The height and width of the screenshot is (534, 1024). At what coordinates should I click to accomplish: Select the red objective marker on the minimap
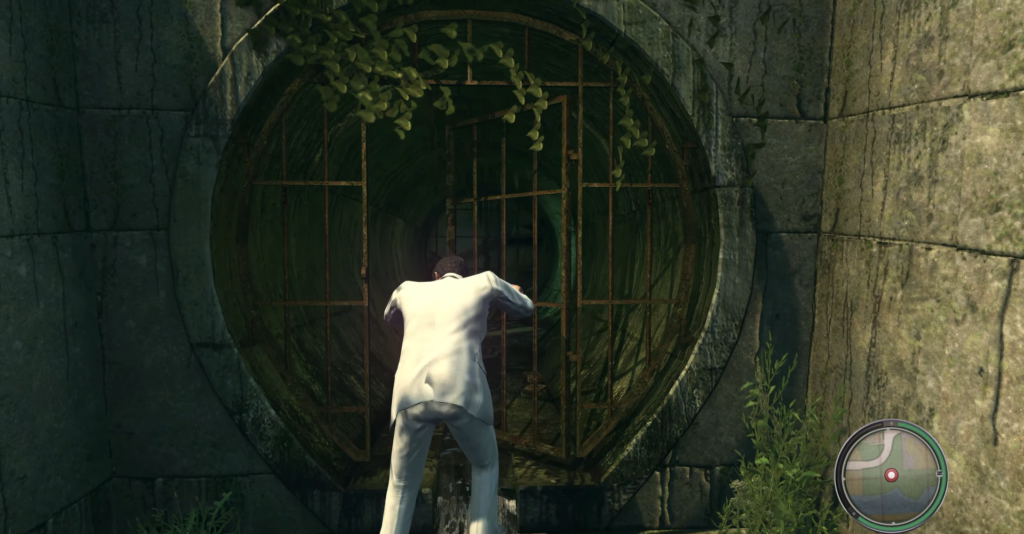pos(891,475)
